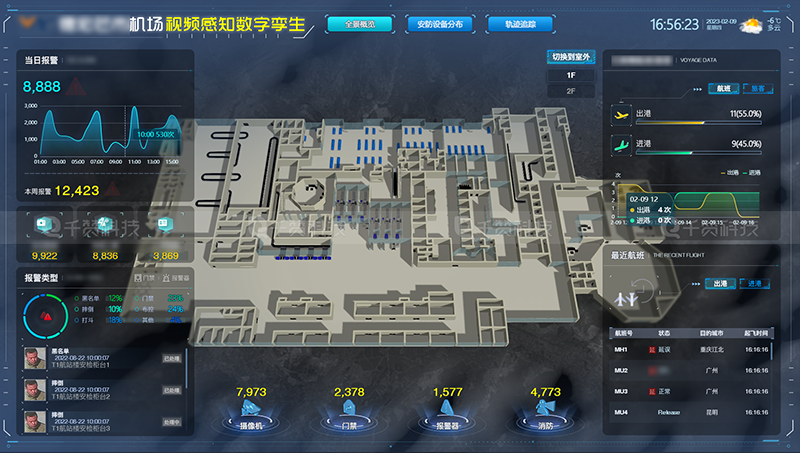Open the 全景概览 overview view
The image size is (800, 453).
360,23
